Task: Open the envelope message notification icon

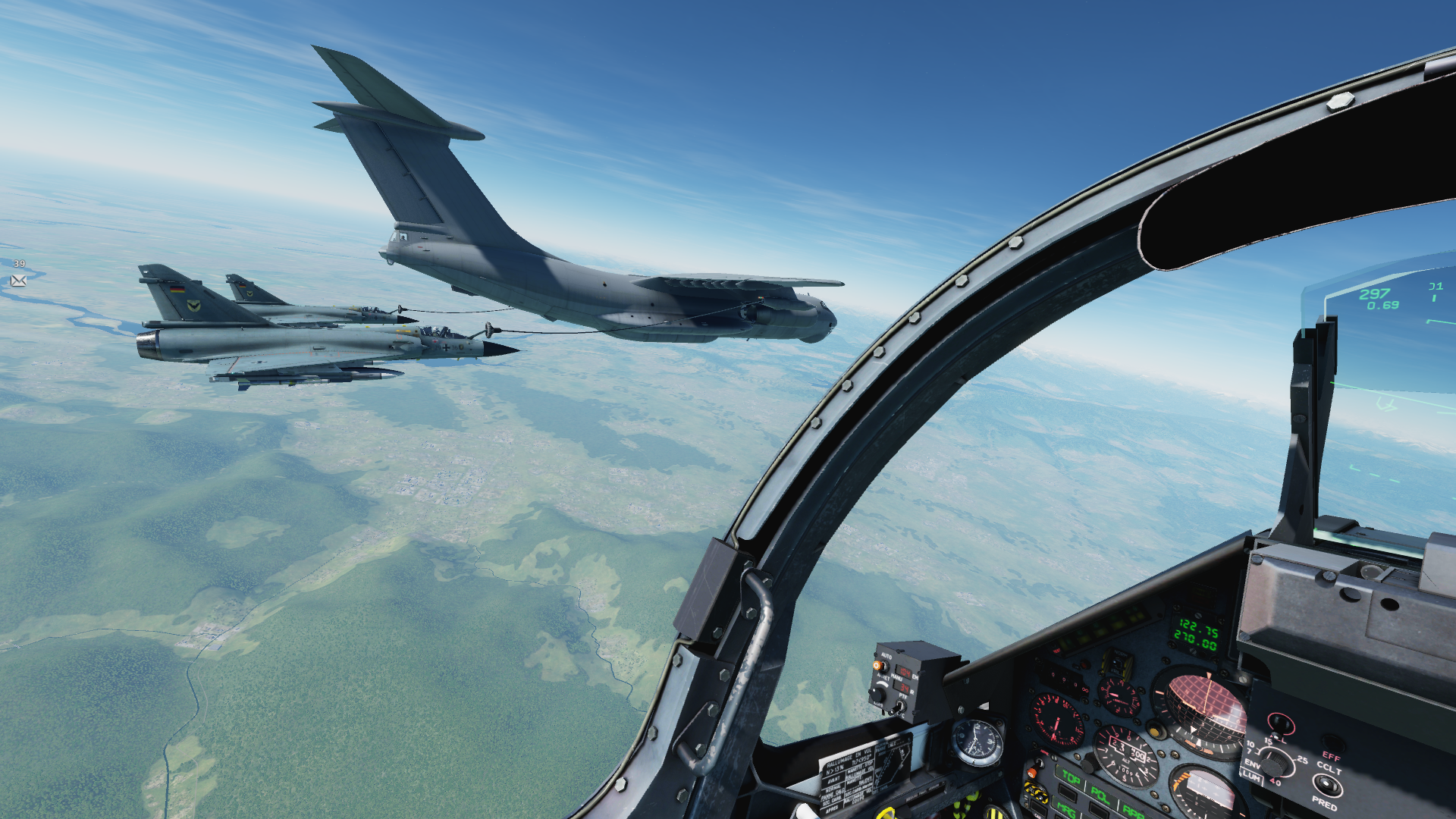Action: point(19,281)
